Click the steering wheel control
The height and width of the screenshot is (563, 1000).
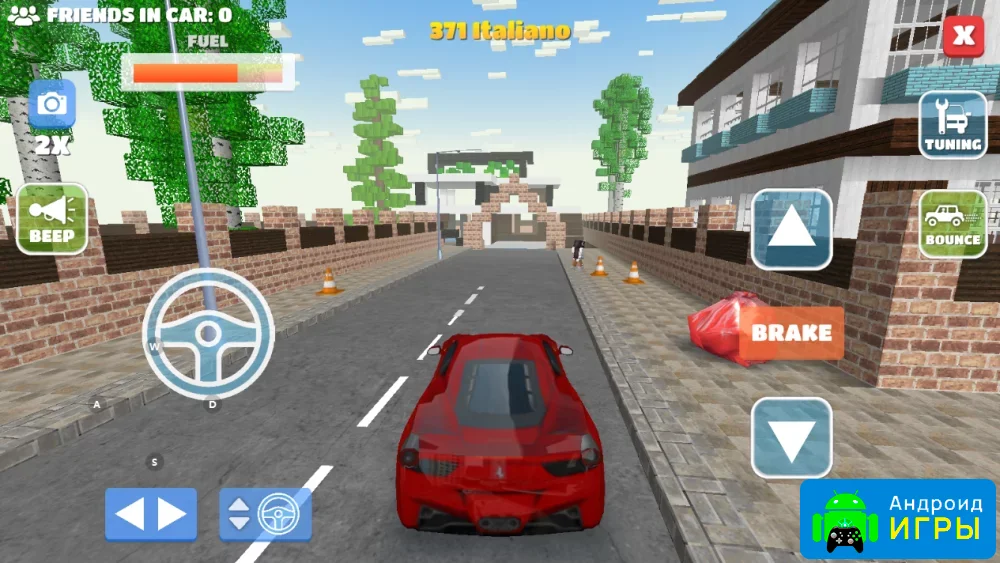click(x=208, y=333)
